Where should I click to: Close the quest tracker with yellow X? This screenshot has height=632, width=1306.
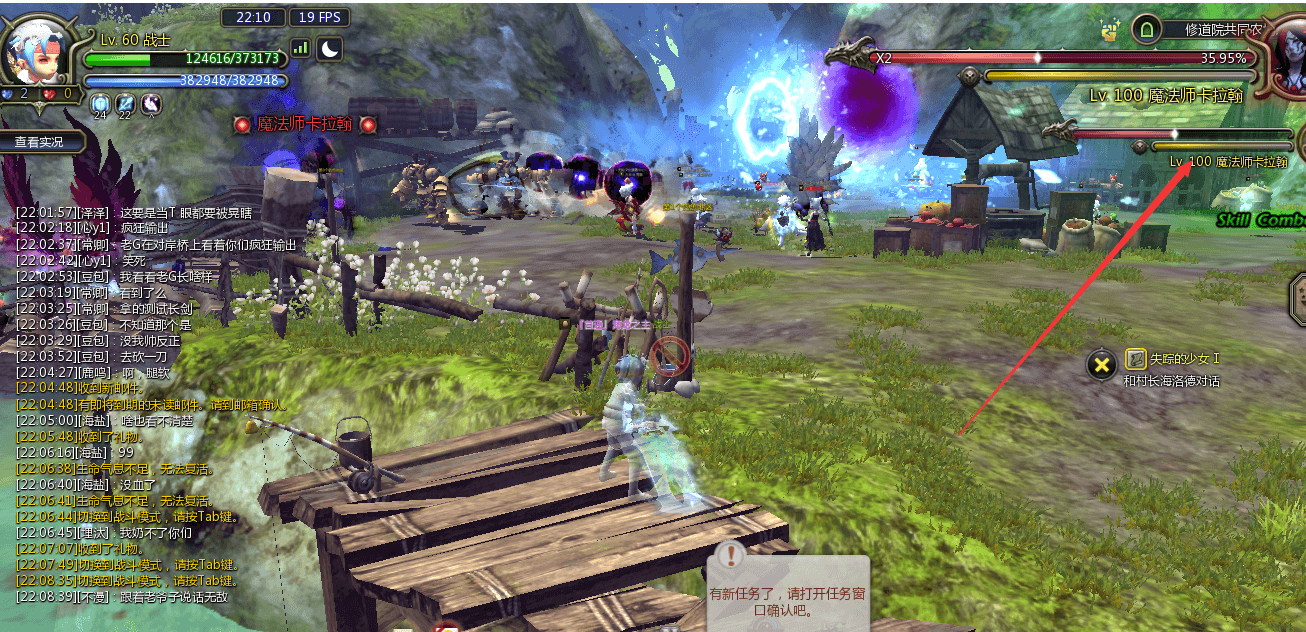(1101, 365)
